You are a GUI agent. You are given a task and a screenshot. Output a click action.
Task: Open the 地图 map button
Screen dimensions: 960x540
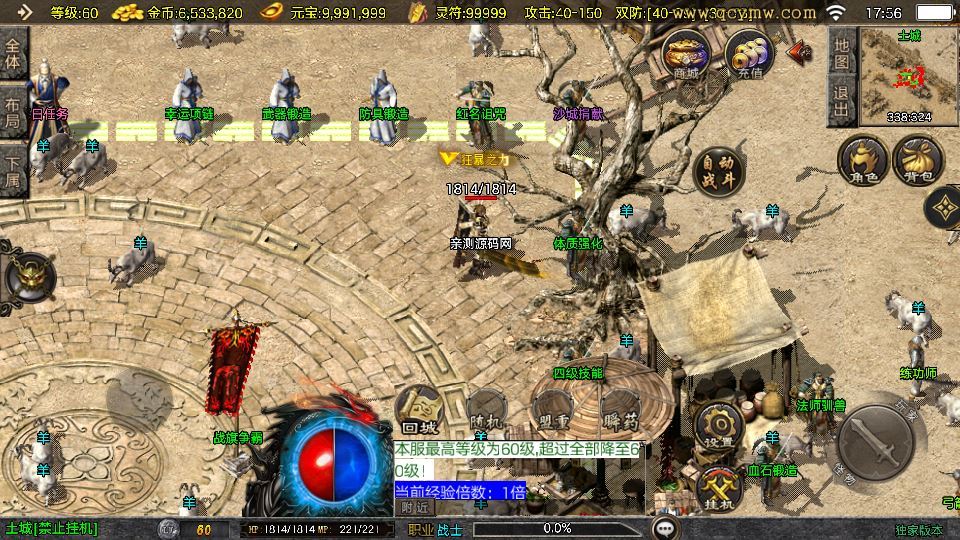point(842,53)
